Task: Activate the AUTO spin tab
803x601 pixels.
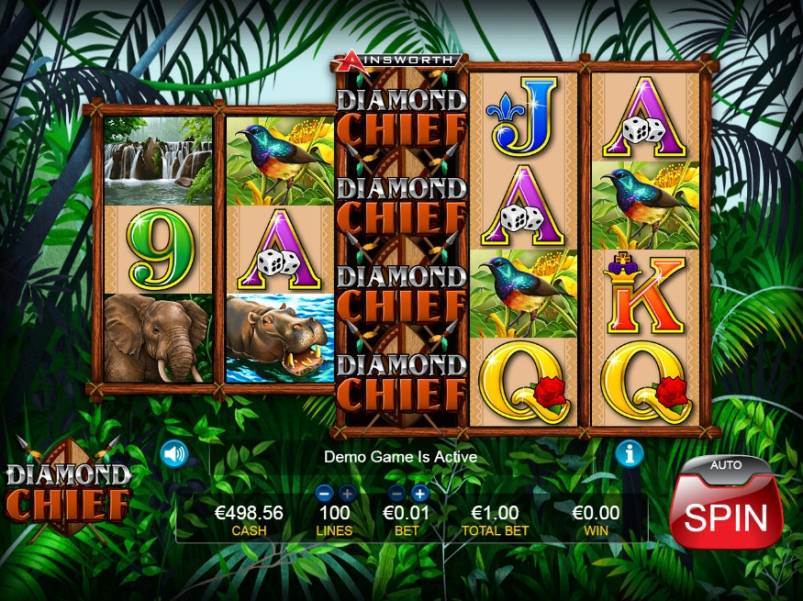Action: pyautogui.click(x=725, y=465)
